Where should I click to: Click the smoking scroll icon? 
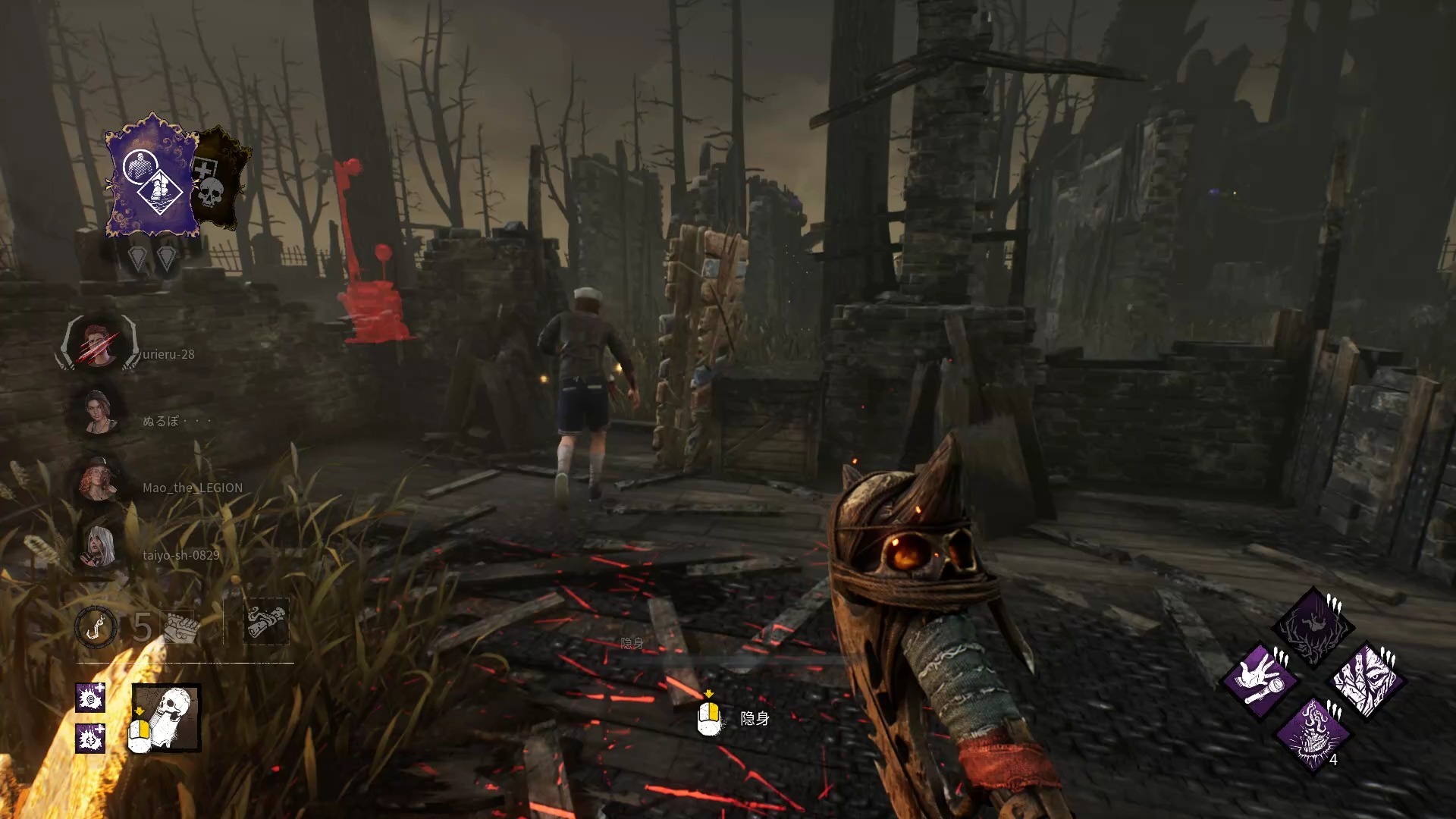coord(265,622)
